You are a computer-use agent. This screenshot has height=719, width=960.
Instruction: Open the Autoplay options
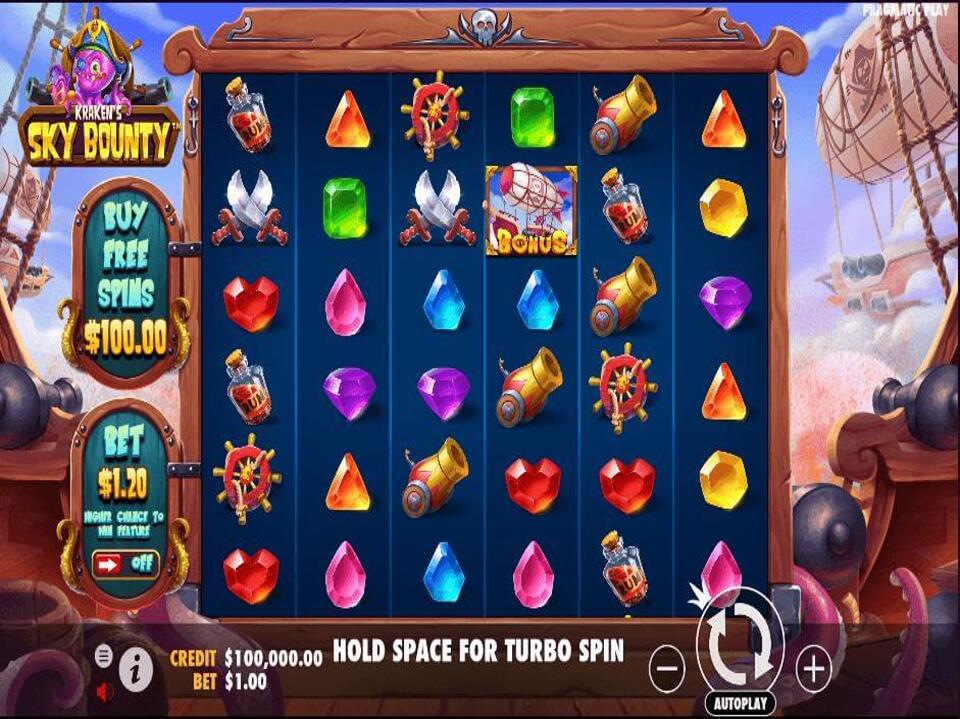pyautogui.click(x=740, y=703)
